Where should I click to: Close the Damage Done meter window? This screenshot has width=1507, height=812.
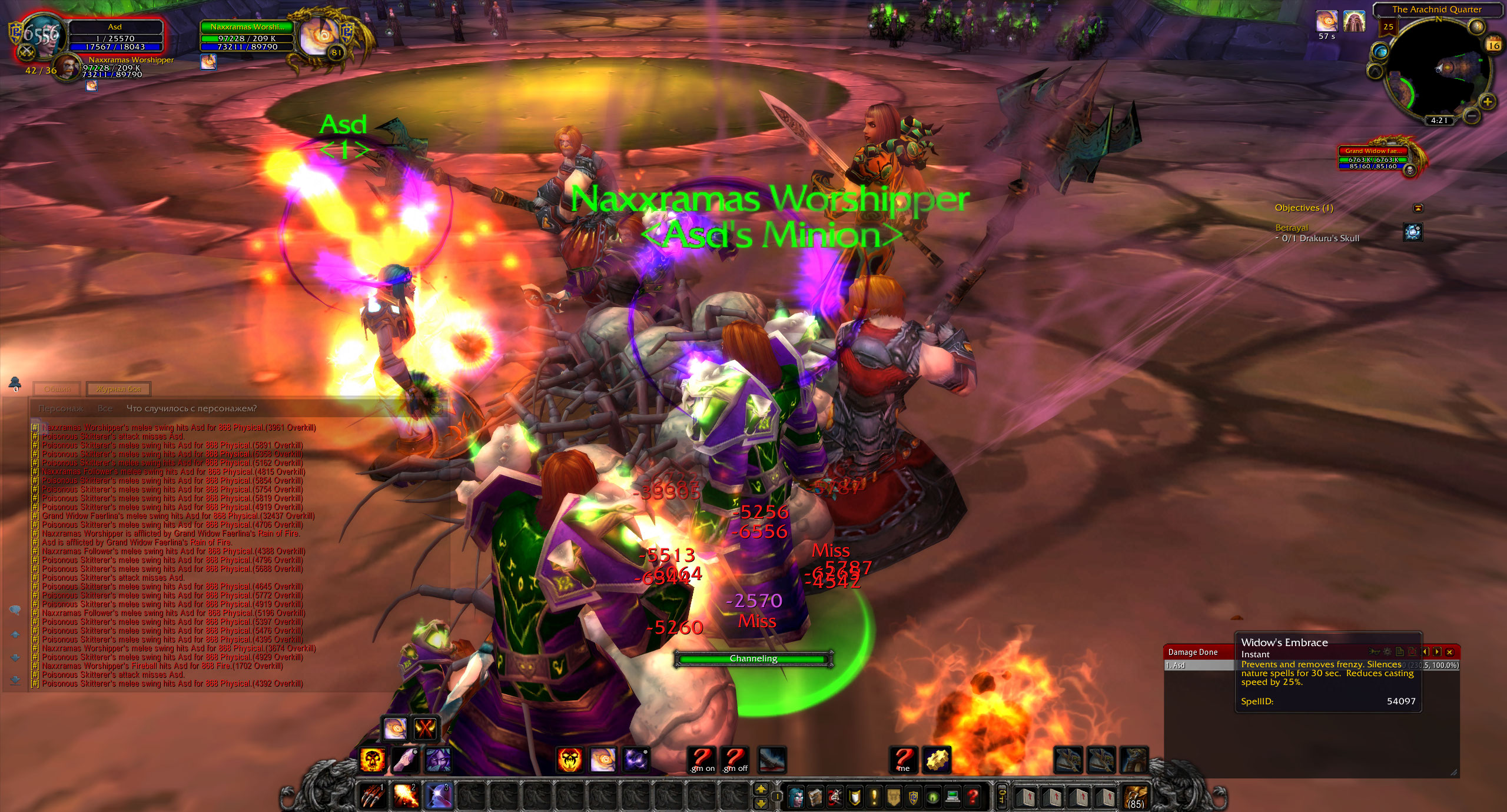[x=1449, y=652]
